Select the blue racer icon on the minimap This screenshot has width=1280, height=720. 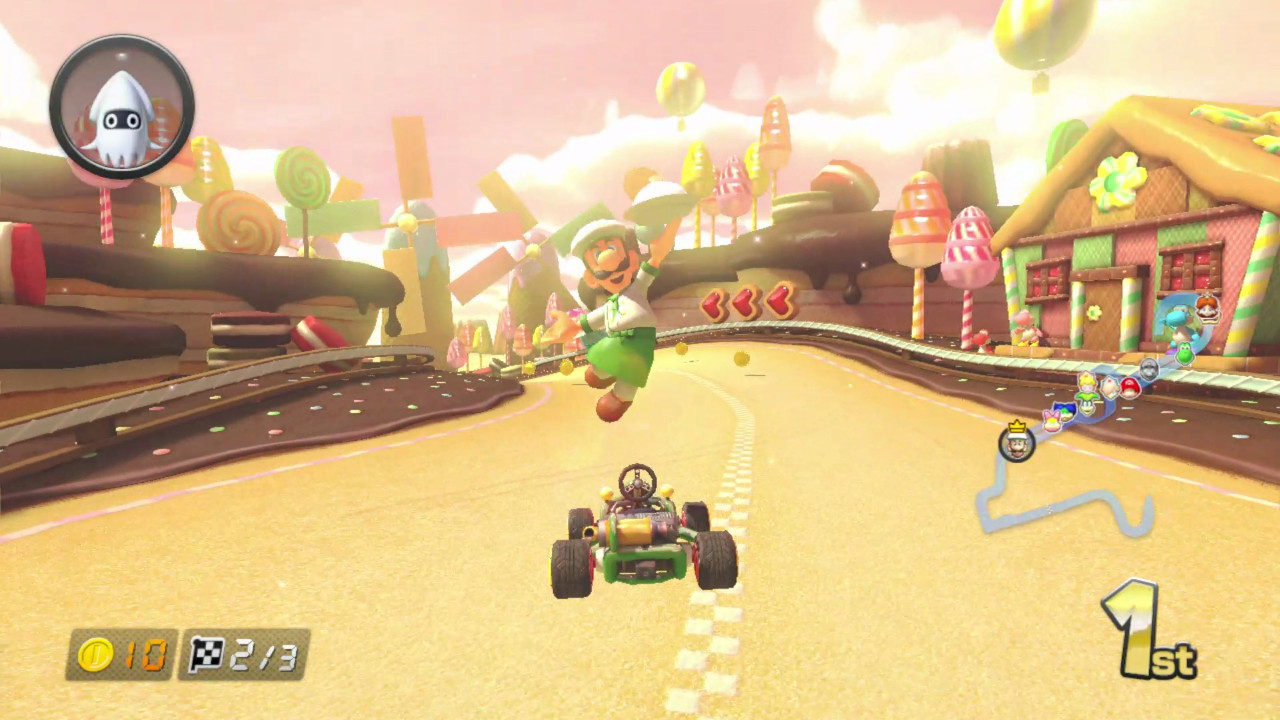click(1064, 408)
